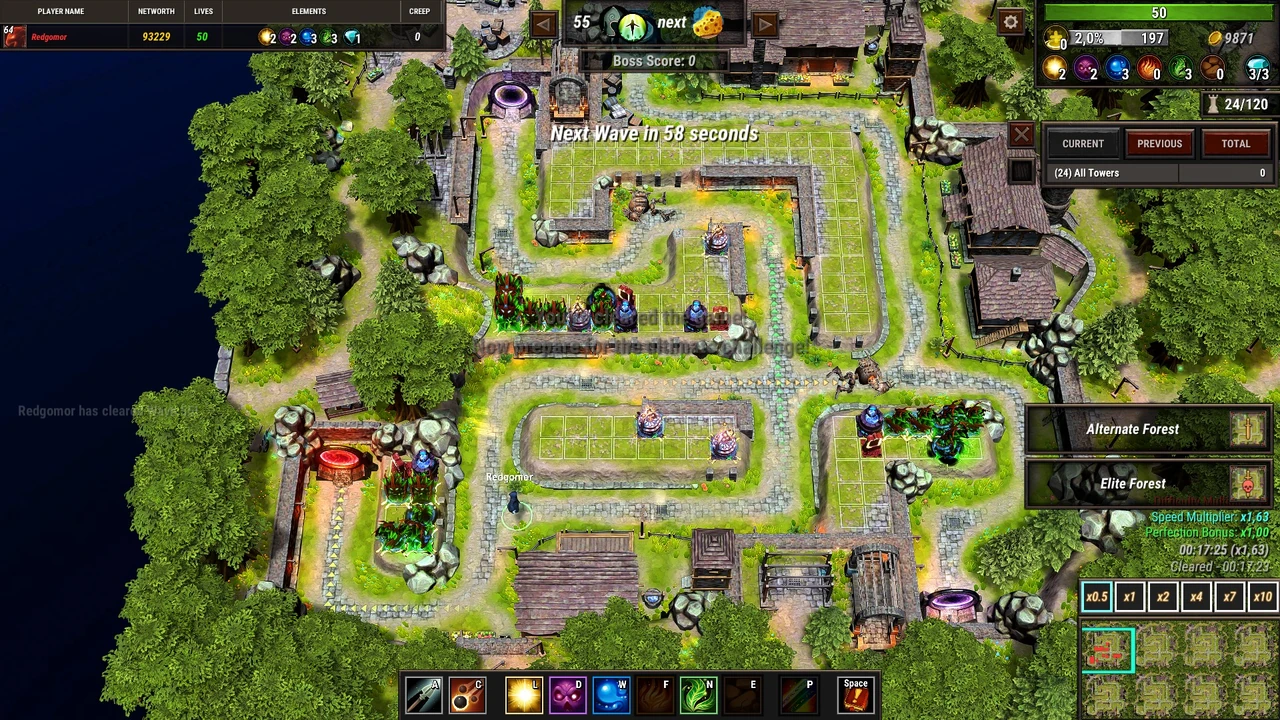Select the highlighted minimap tile
Viewport: 1280px width, 720px height.
(x=1110, y=649)
